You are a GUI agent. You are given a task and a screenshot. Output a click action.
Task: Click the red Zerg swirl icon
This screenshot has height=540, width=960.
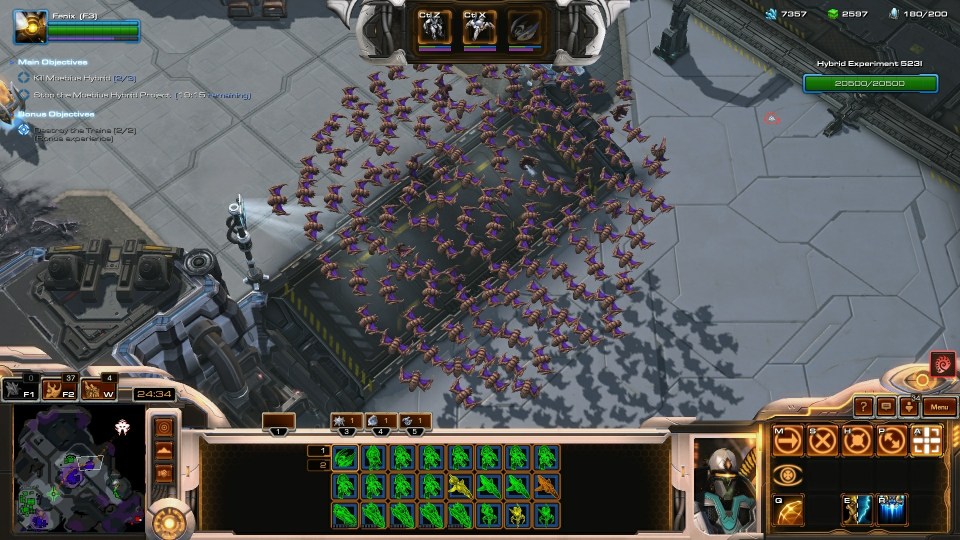(x=941, y=364)
